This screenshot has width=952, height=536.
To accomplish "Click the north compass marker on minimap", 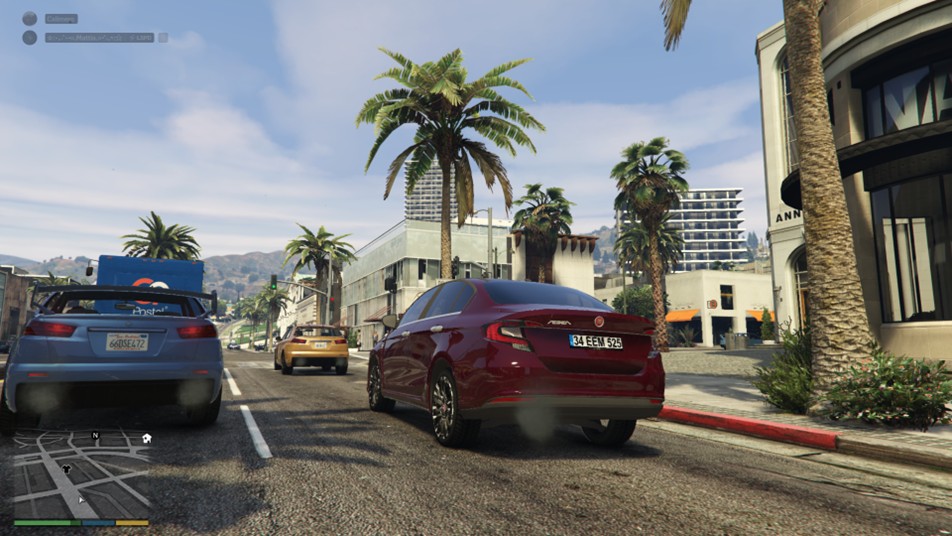I will point(95,436).
